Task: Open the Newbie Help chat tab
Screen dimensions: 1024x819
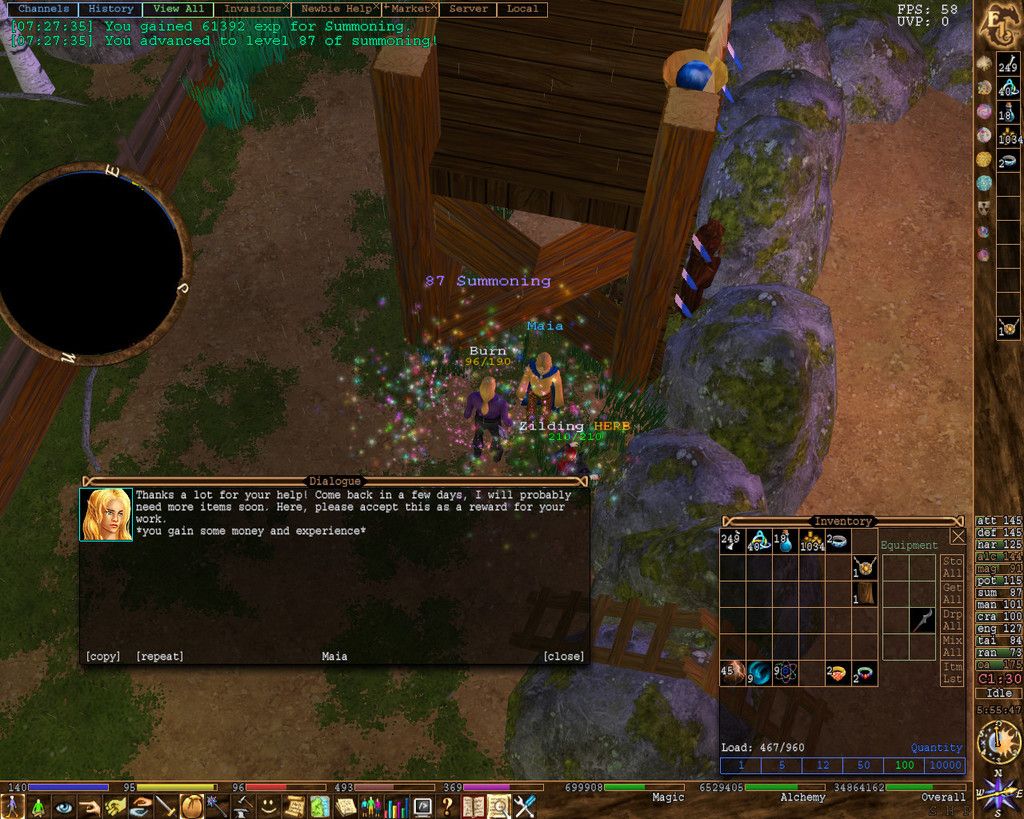Action: coord(335,9)
